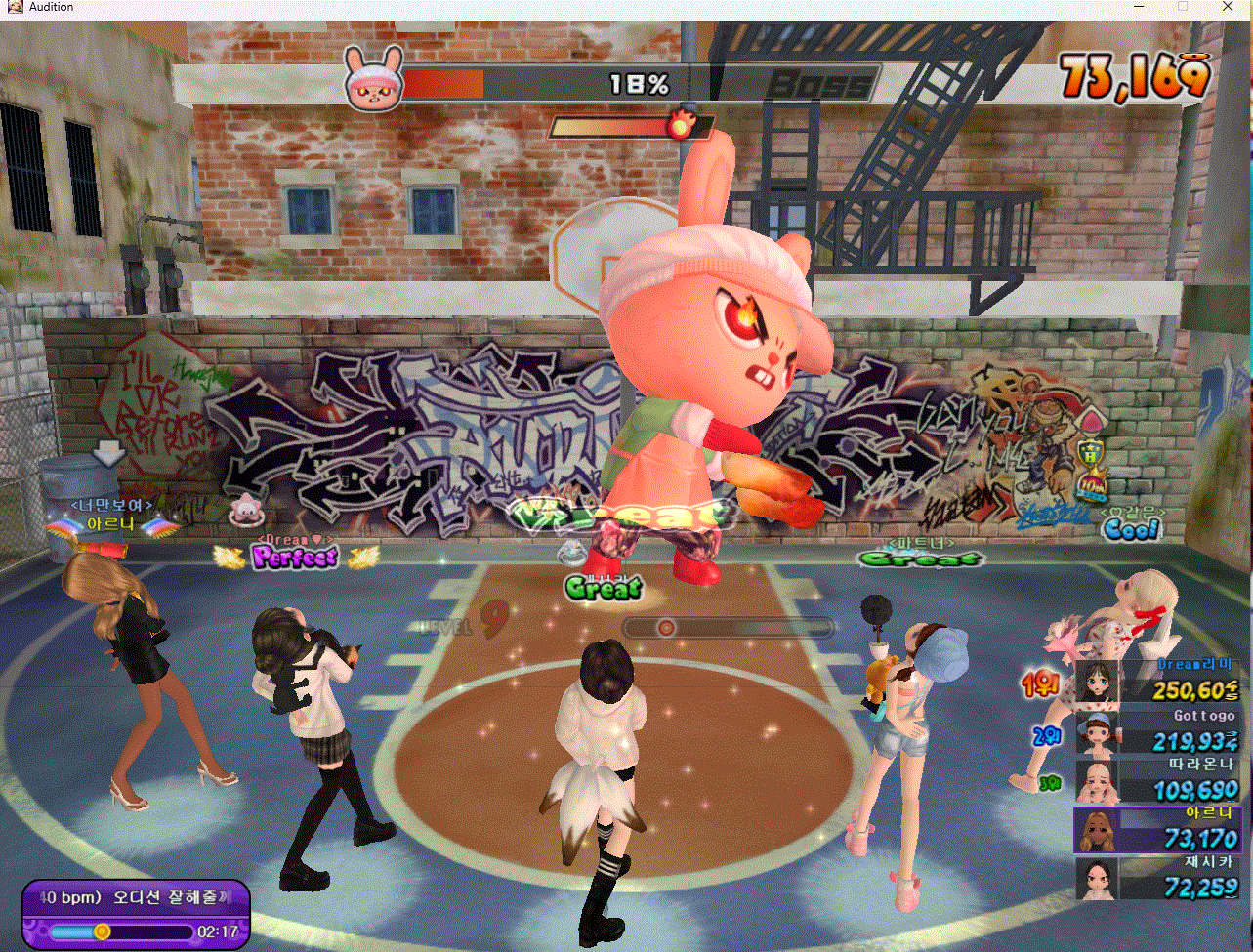The height and width of the screenshot is (952, 1253).
Task: Select Dream리미 in the ranking list
Action: 1160,682
